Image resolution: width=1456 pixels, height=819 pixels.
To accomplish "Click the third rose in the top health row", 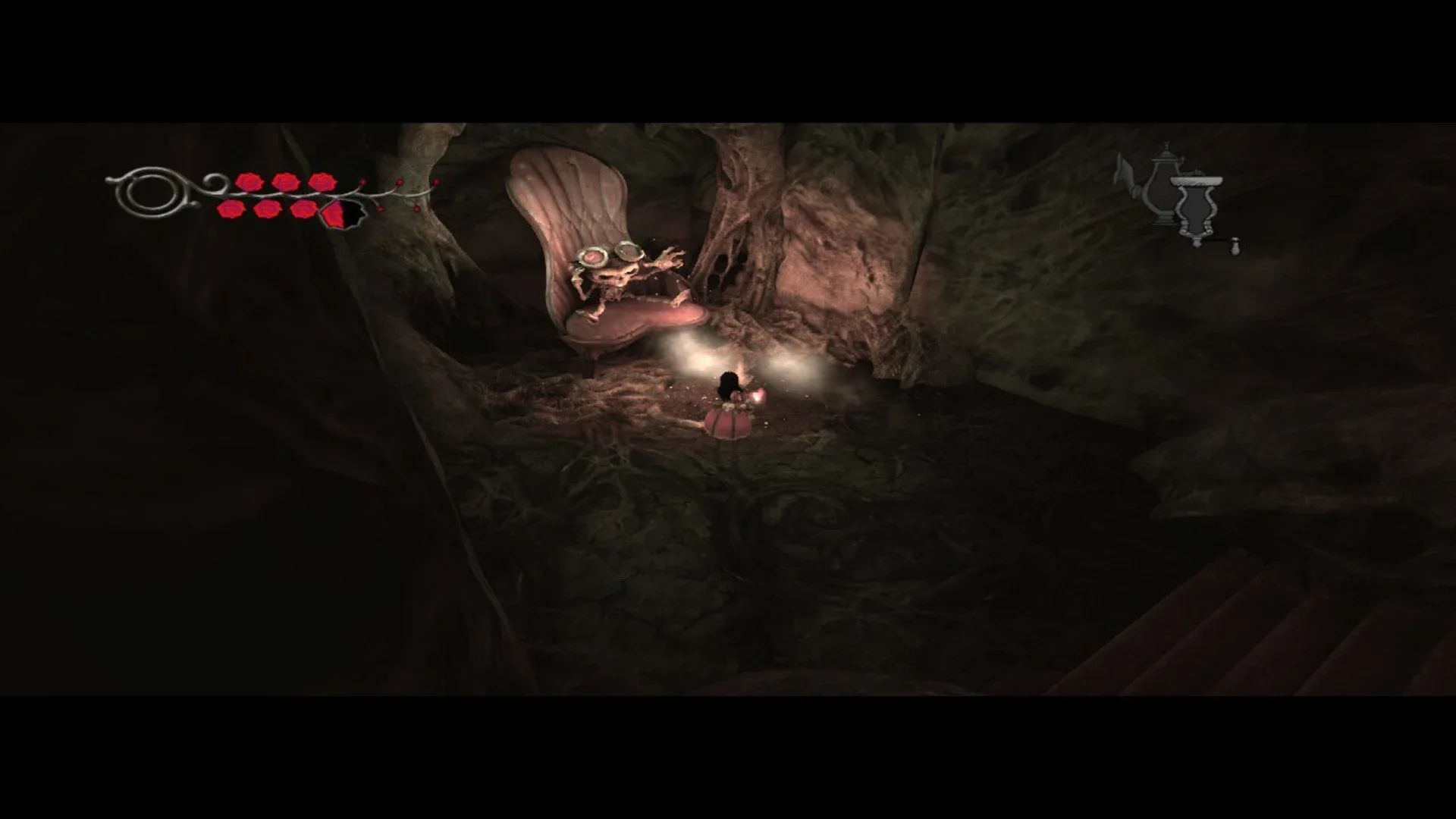I will 322,182.
